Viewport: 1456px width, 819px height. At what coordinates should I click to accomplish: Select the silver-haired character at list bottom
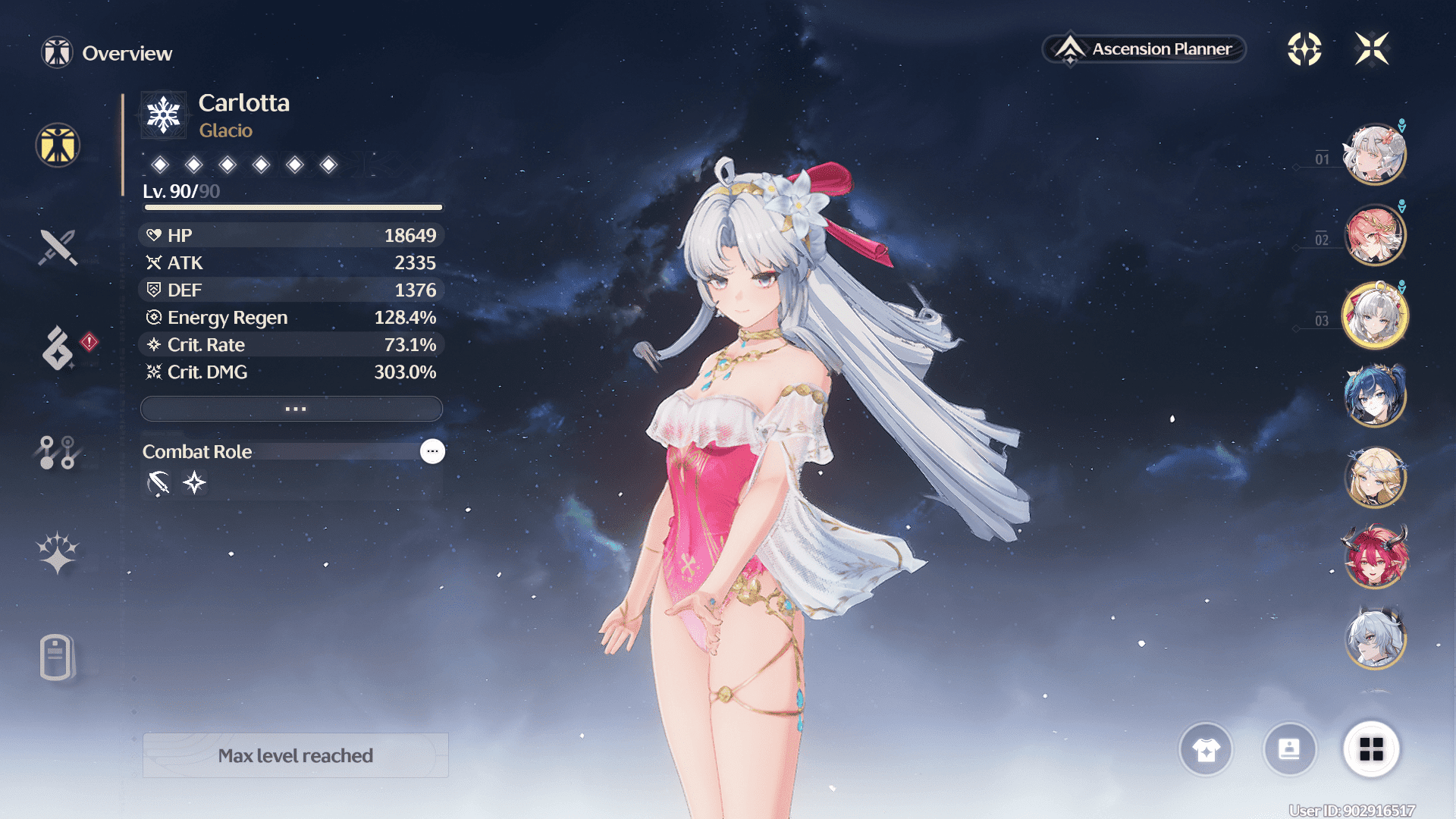1375,639
